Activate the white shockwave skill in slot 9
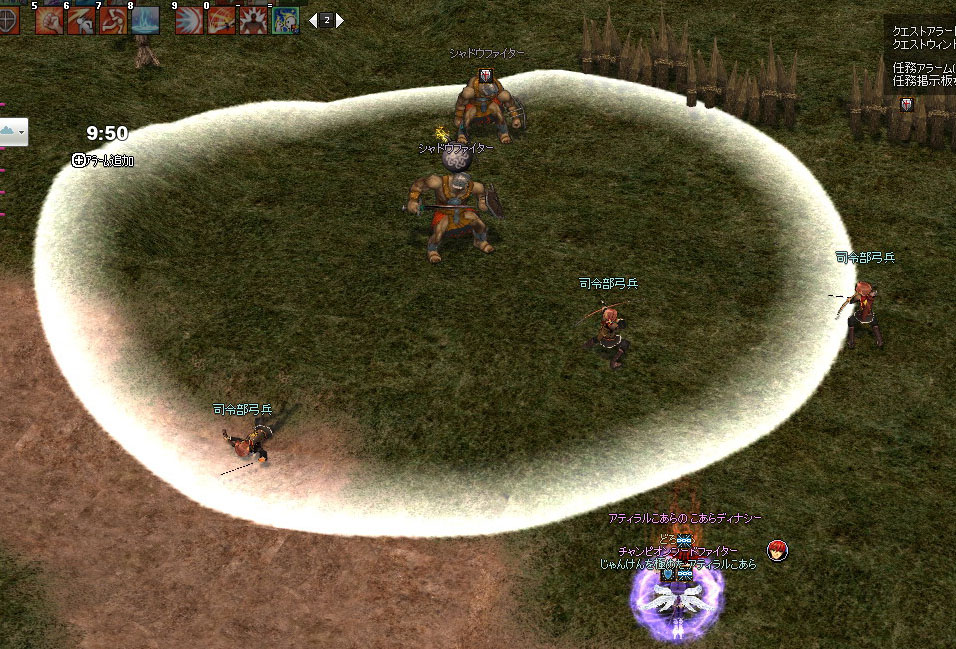 point(189,20)
